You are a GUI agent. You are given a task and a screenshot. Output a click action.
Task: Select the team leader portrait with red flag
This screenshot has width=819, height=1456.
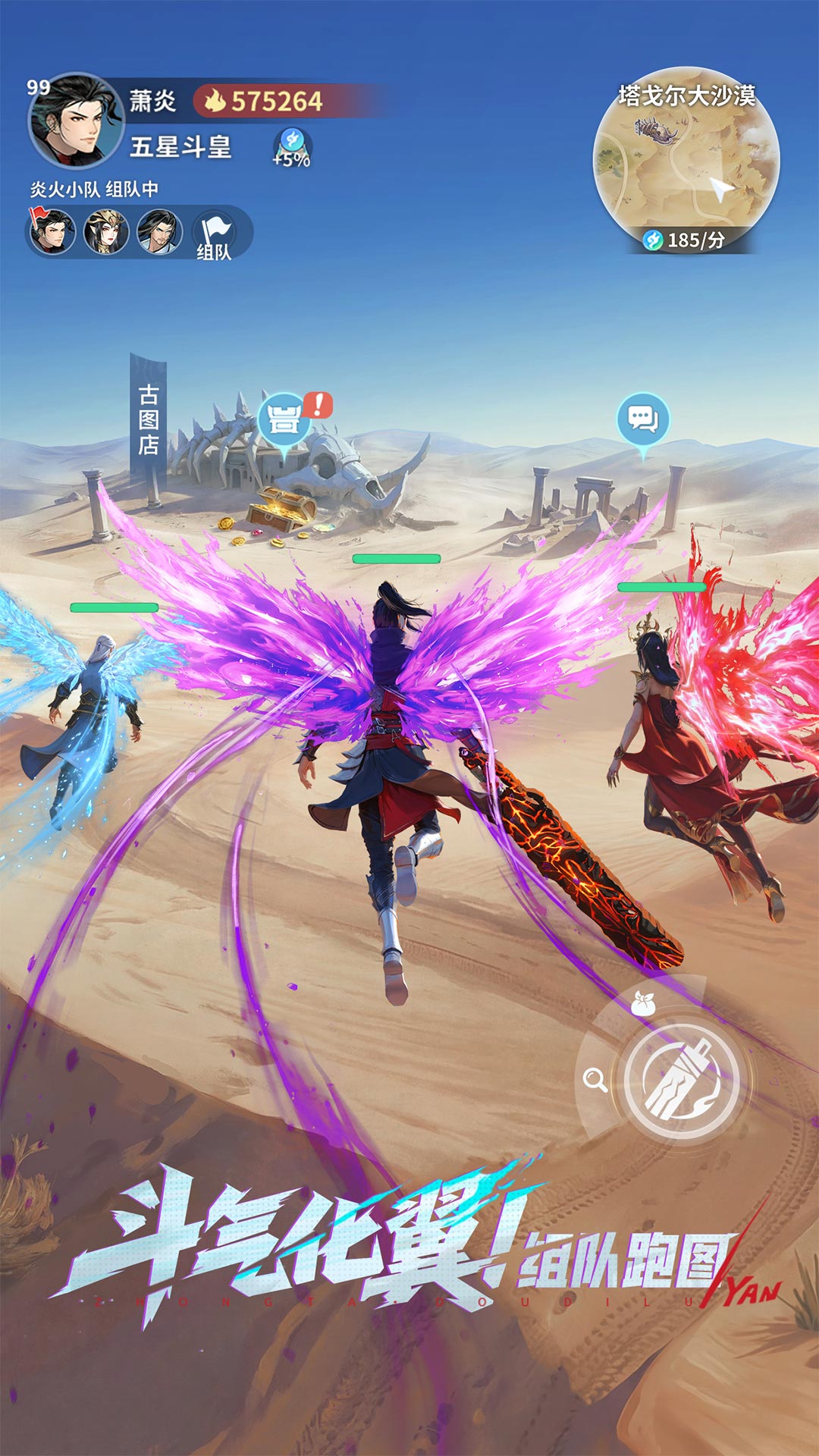[x=52, y=231]
